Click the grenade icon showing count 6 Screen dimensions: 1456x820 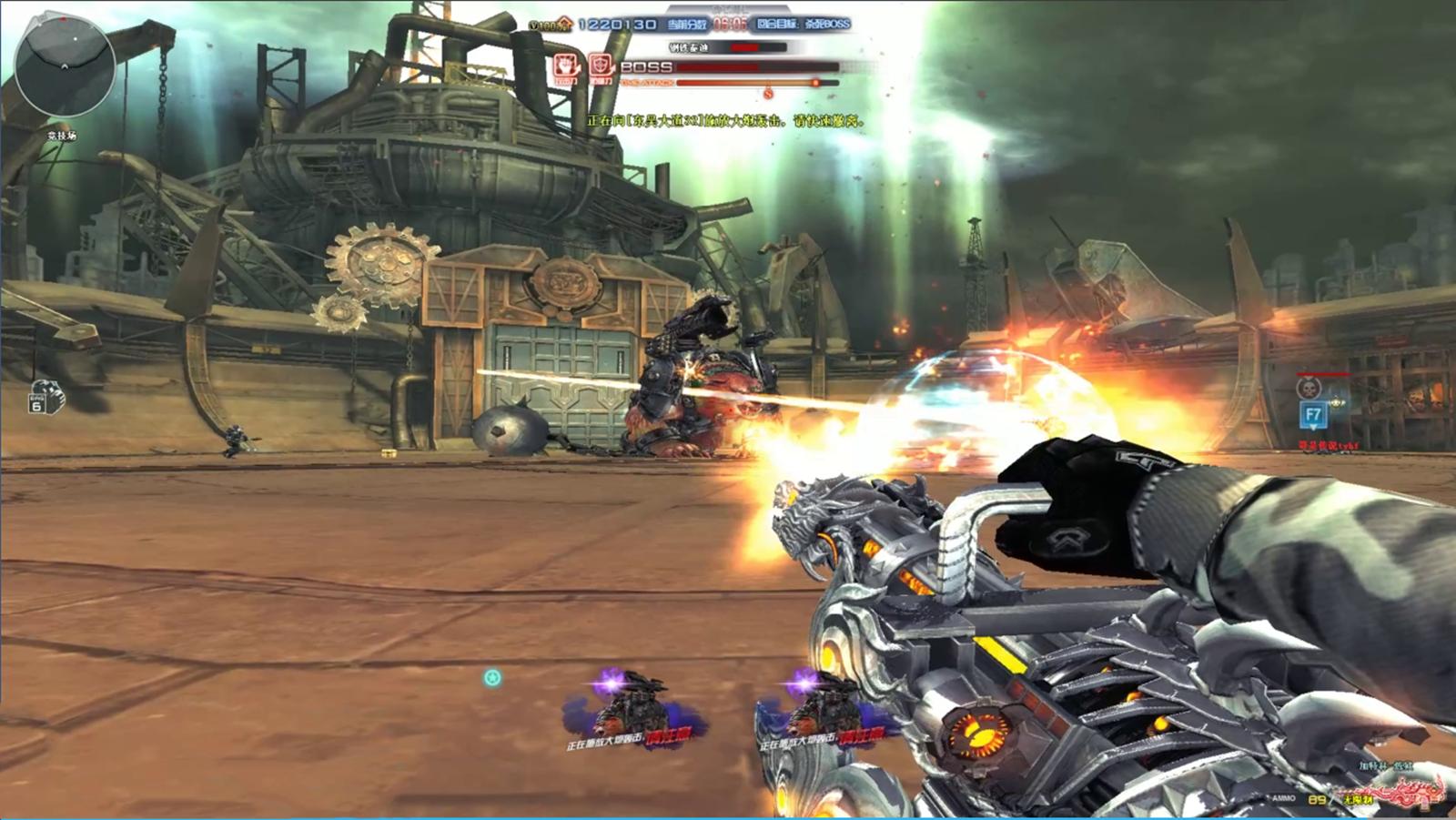coord(45,397)
